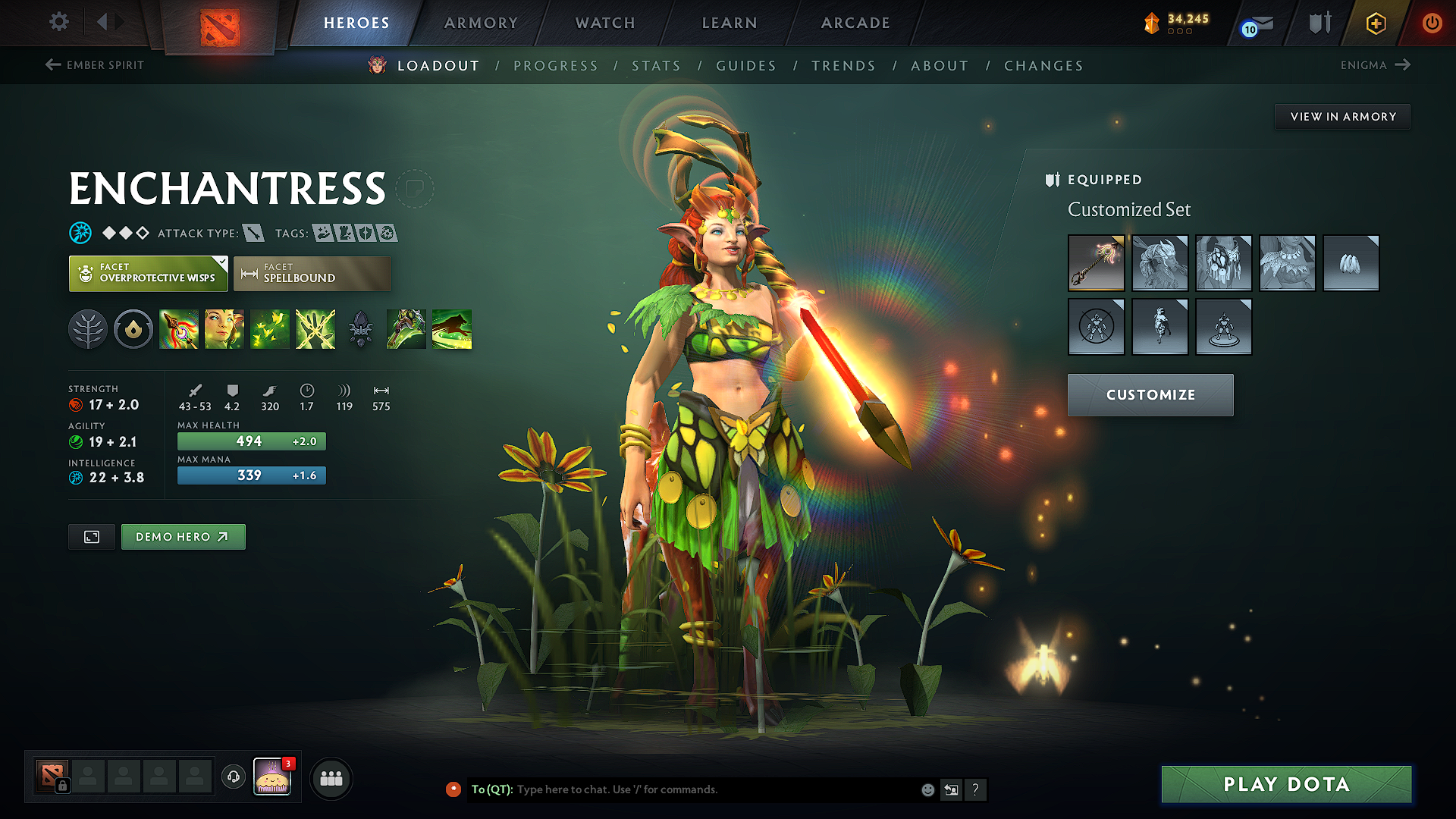Click the innate ability icon
Screen dimensions: 1456x819
tap(133, 328)
